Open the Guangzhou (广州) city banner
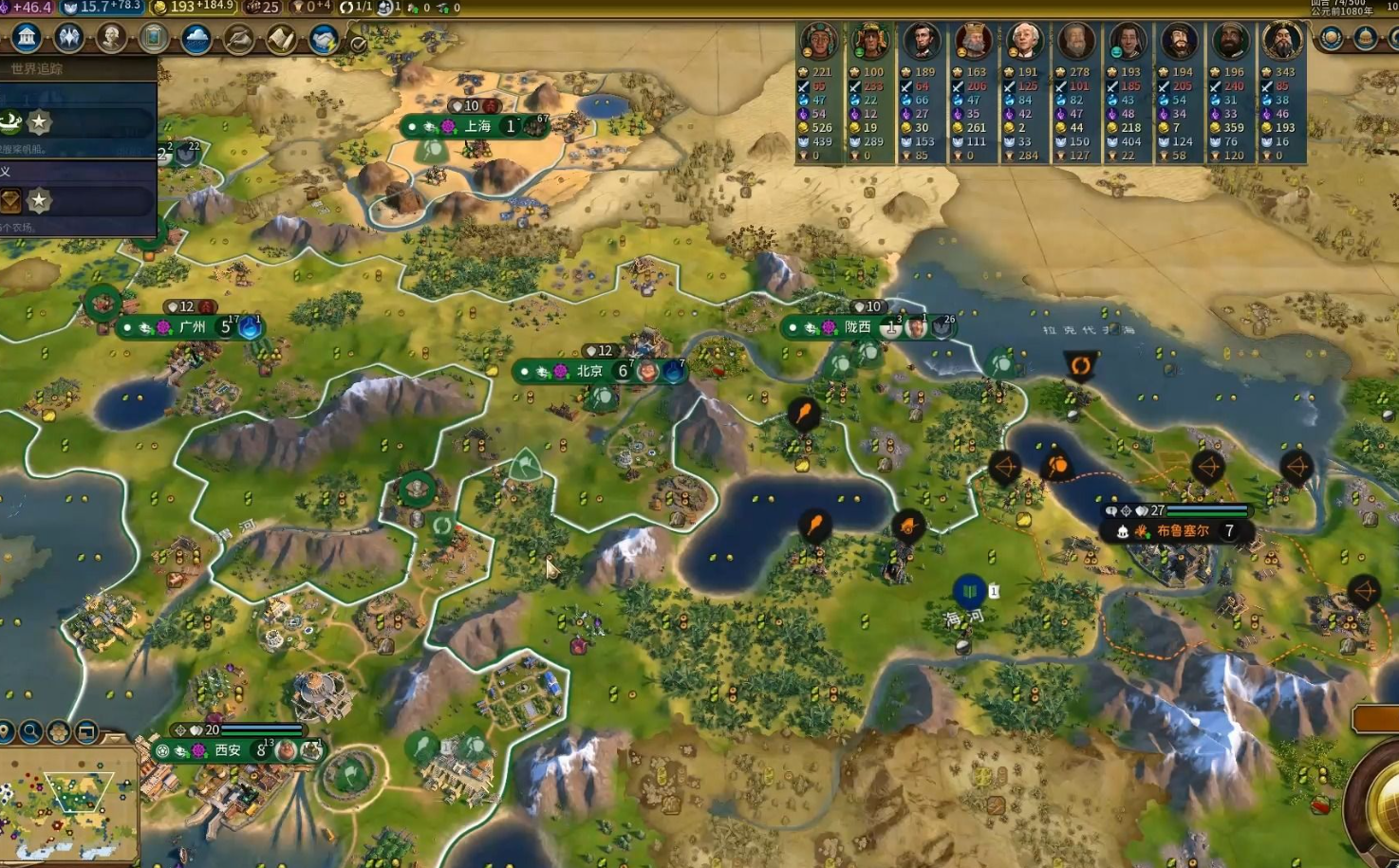 click(x=192, y=327)
